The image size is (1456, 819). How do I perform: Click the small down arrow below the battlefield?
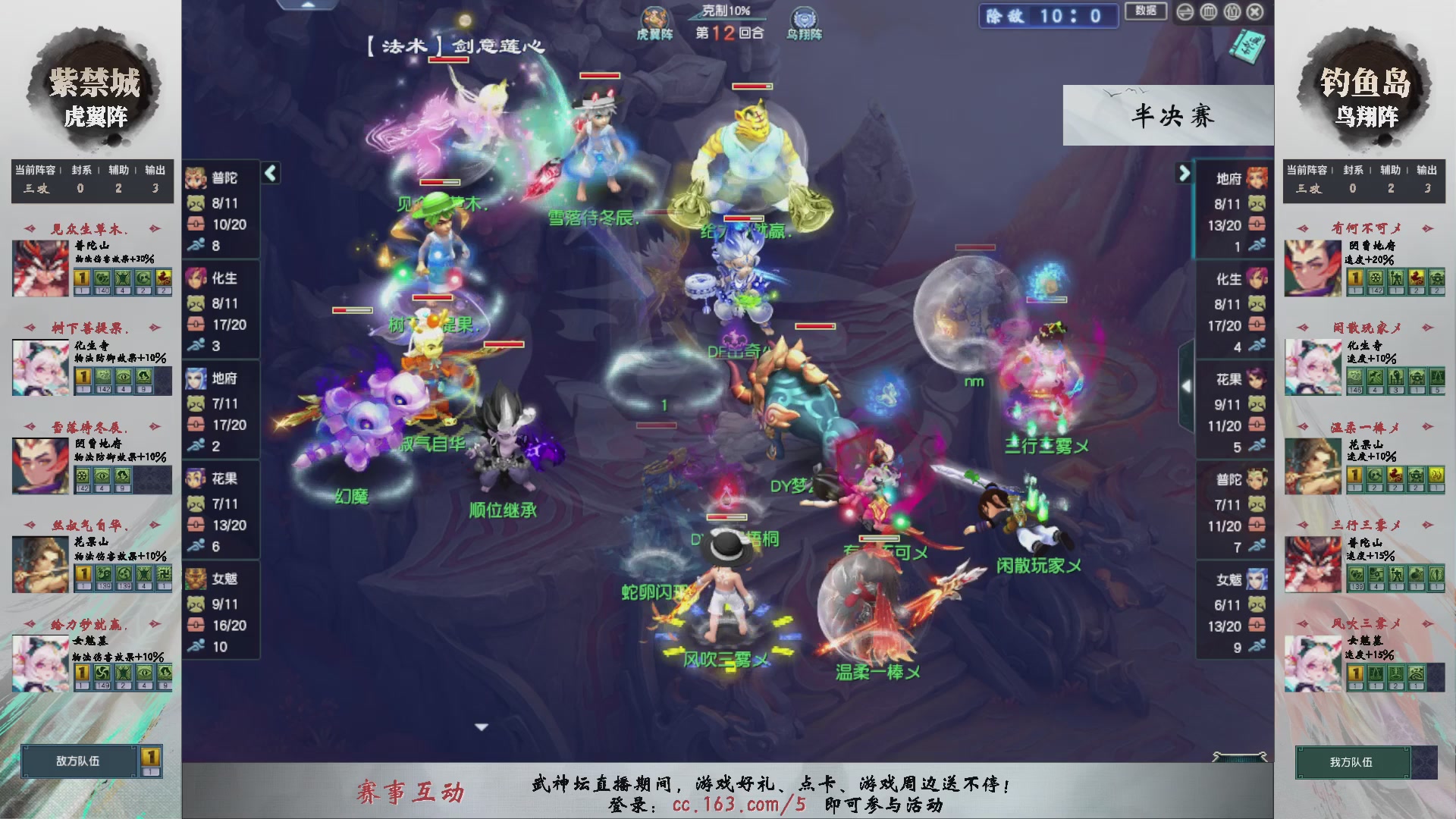[x=479, y=726]
